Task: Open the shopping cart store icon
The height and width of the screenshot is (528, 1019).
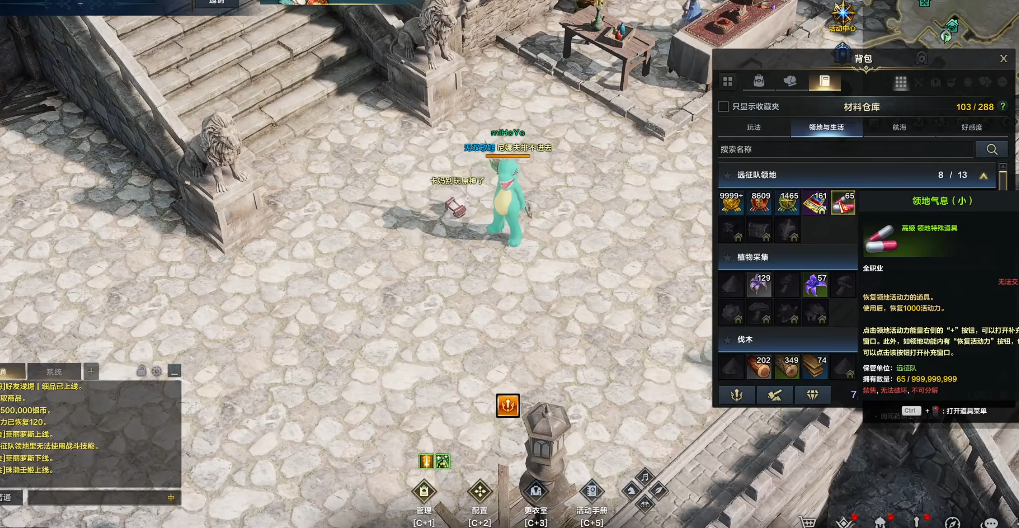Action: pyautogui.click(x=809, y=520)
